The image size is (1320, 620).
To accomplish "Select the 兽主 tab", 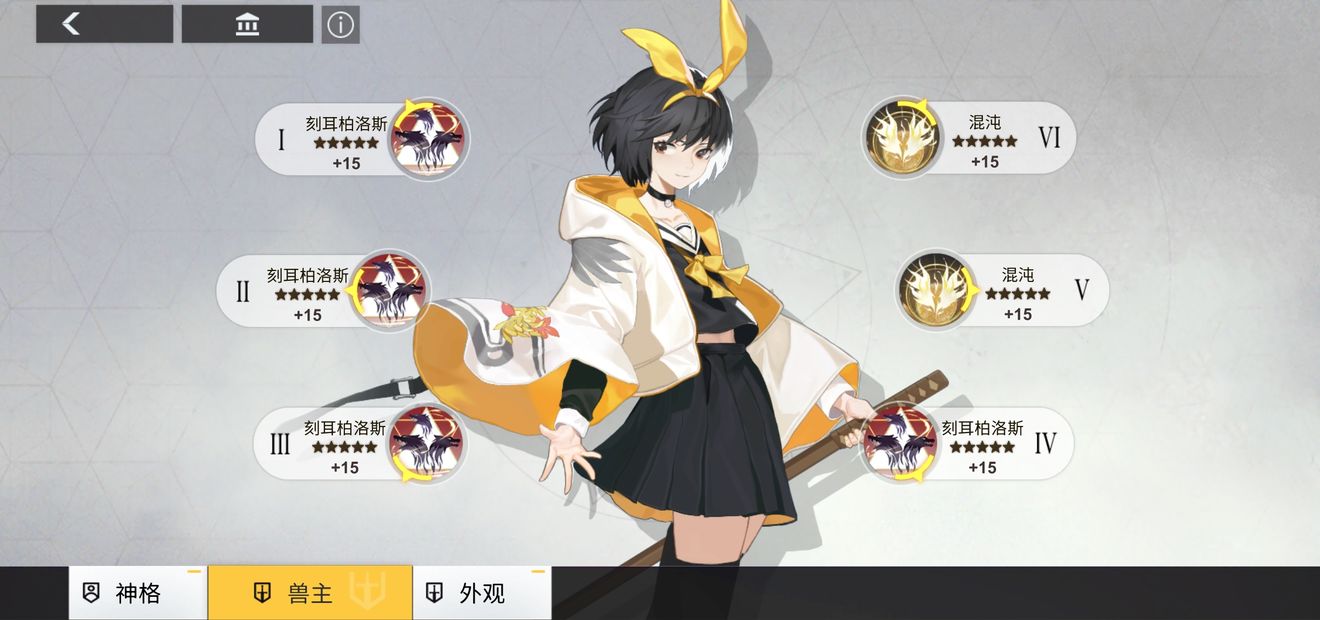I will pos(309,593).
